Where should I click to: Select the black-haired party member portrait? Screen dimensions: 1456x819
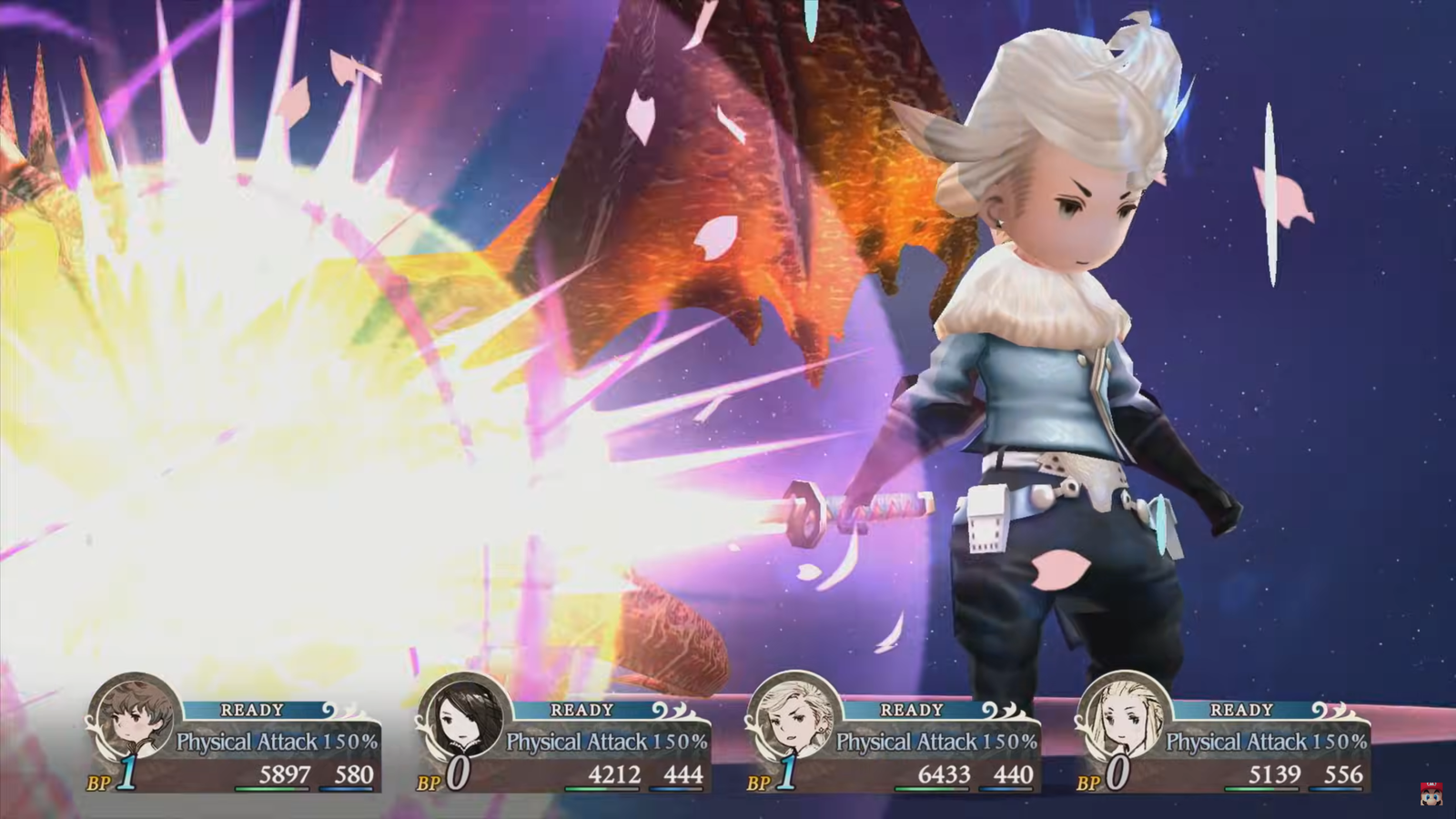[464, 717]
